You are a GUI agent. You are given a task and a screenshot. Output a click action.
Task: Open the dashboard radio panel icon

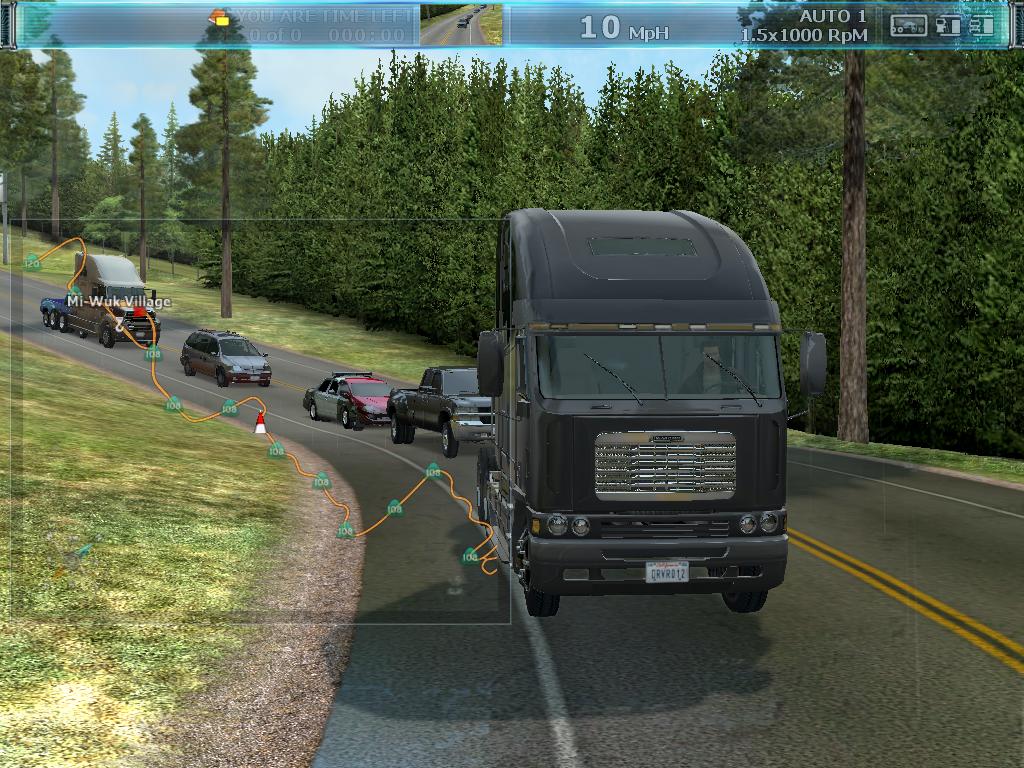908,26
